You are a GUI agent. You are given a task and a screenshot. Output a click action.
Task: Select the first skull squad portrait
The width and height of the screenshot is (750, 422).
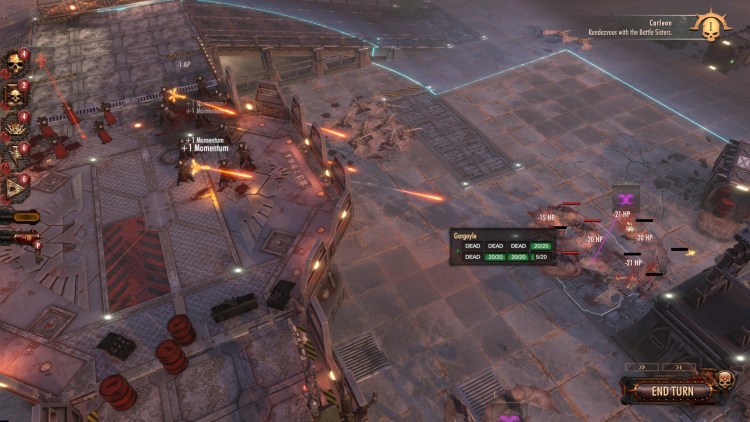15,64
